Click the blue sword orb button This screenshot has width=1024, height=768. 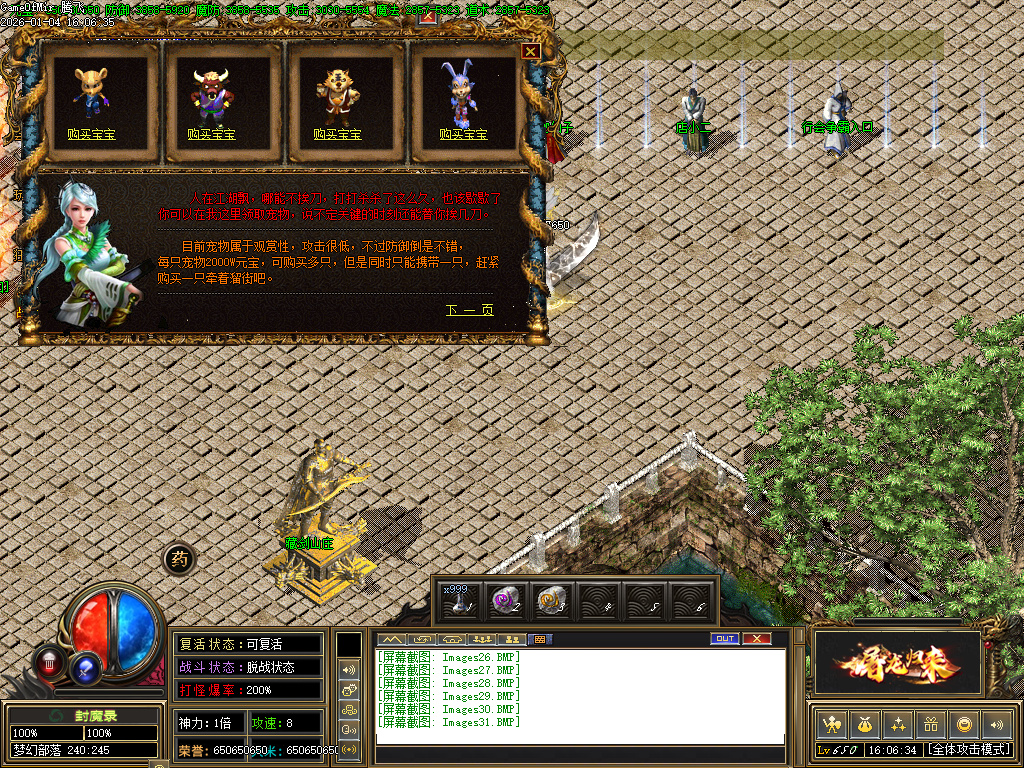87,667
